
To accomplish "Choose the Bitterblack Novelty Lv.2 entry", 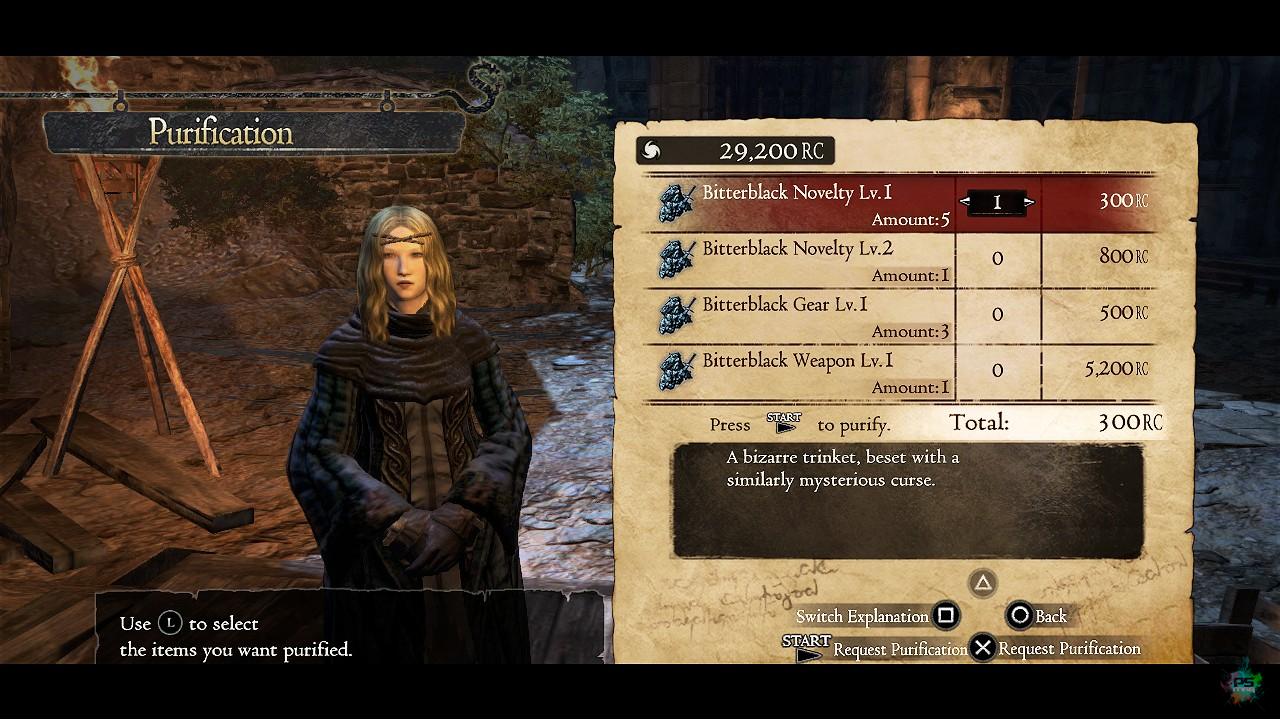I will pyautogui.click(x=798, y=259).
